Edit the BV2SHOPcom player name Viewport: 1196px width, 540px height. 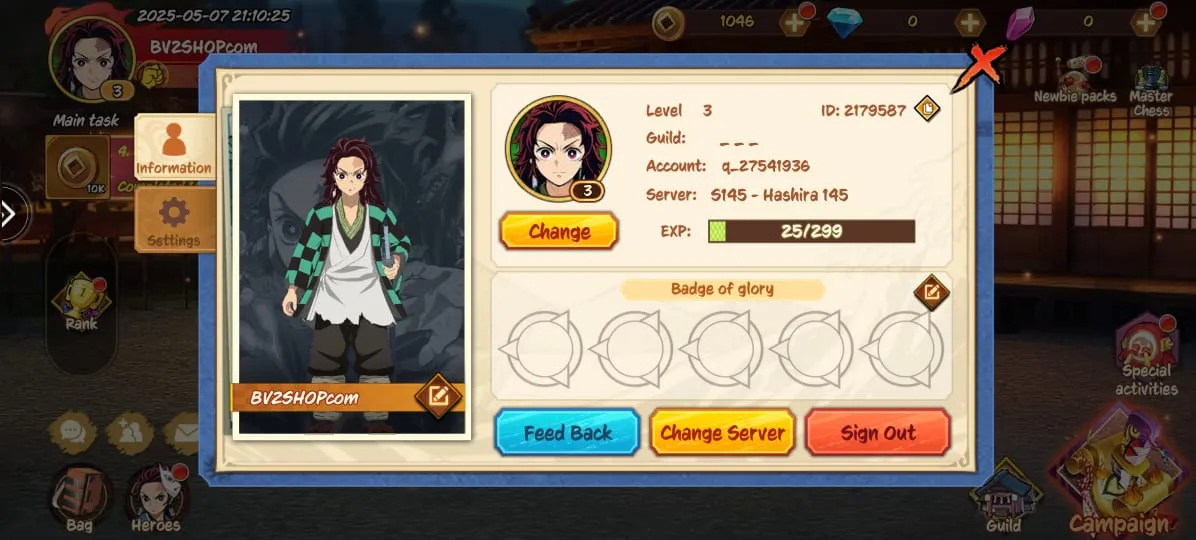pyautogui.click(x=437, y=396)
